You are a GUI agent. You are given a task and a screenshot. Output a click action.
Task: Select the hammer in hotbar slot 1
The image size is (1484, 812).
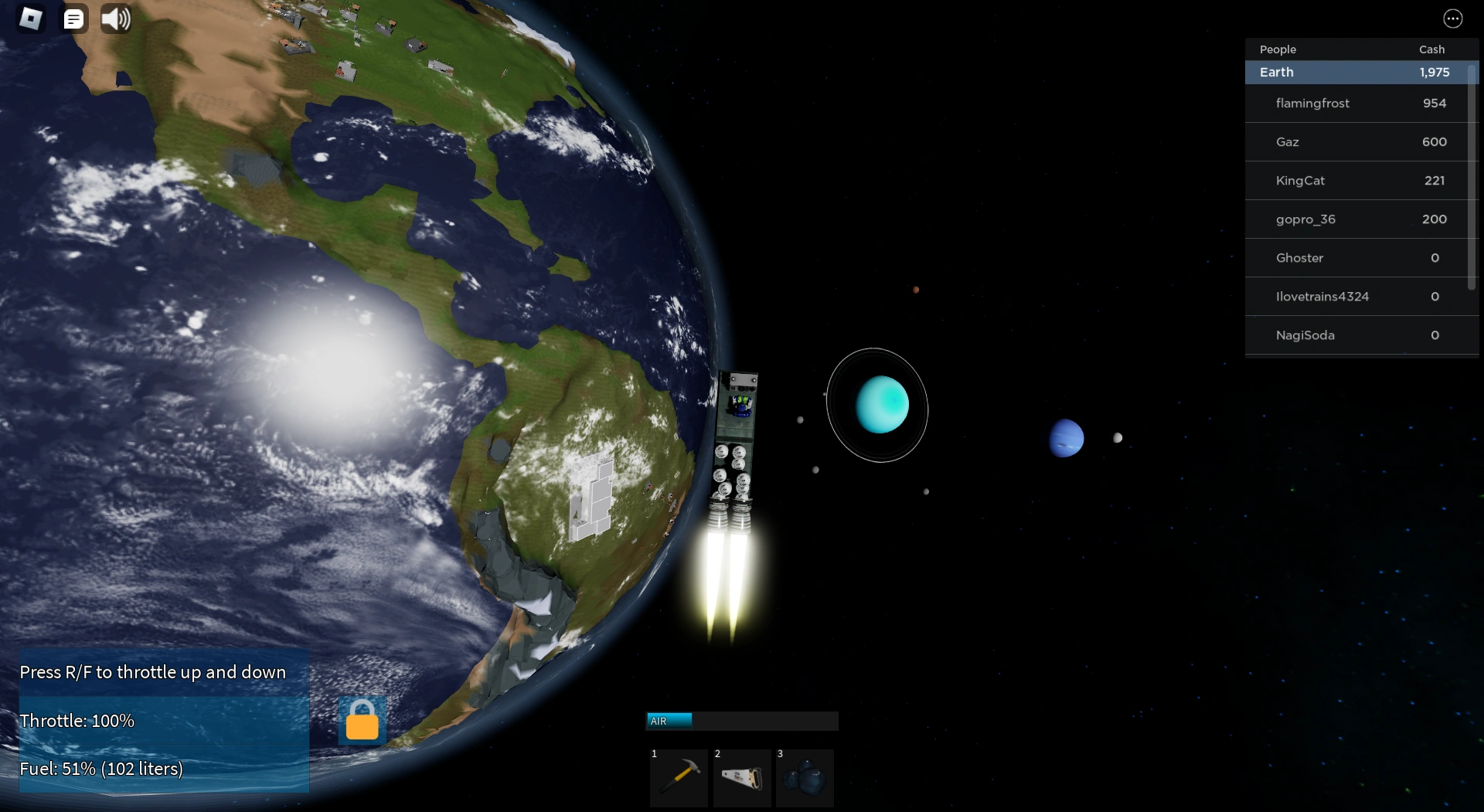click(x=678, y=778)
